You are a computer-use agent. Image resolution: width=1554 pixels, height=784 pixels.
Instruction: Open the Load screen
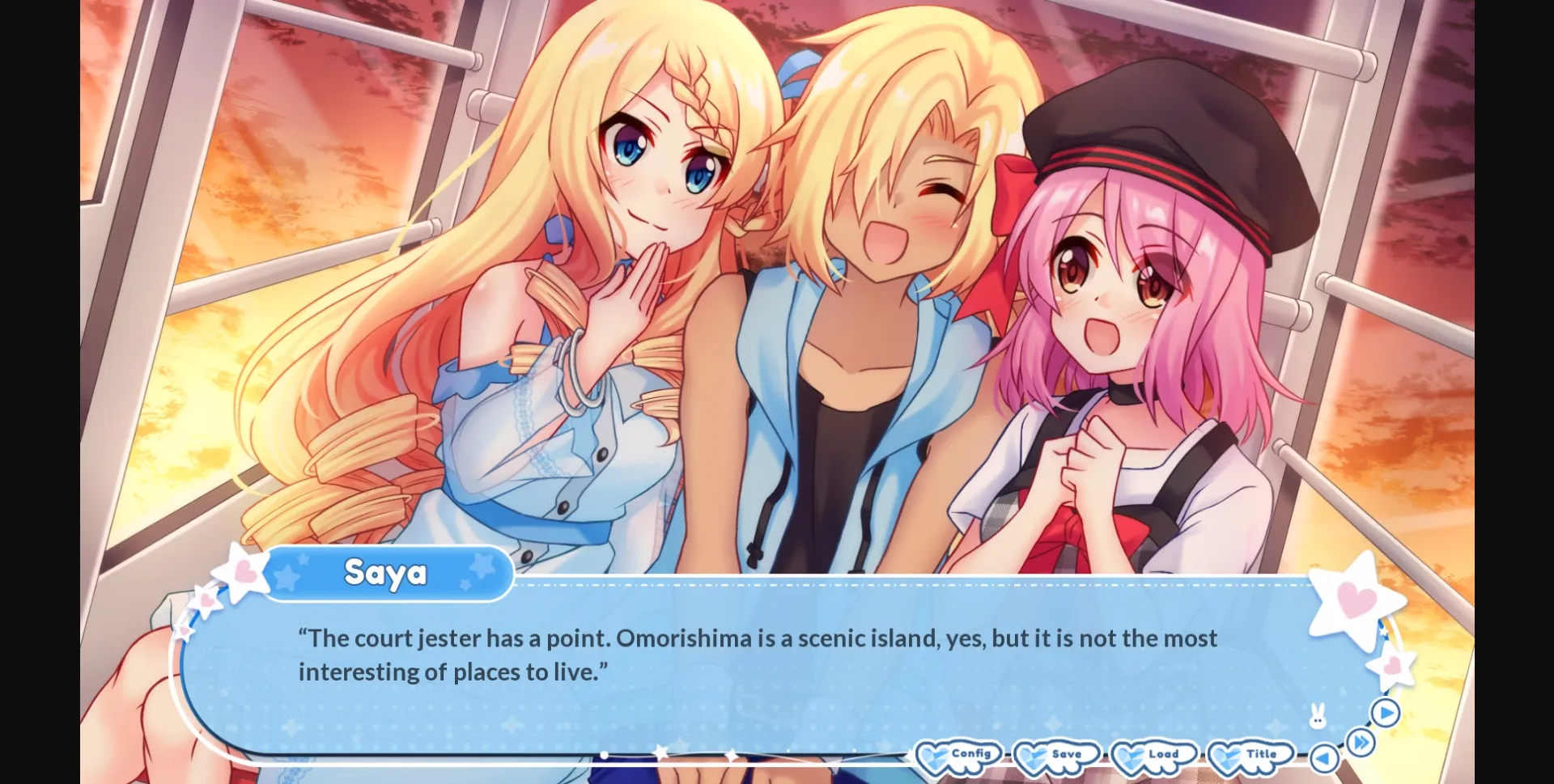coord(1160,756)
